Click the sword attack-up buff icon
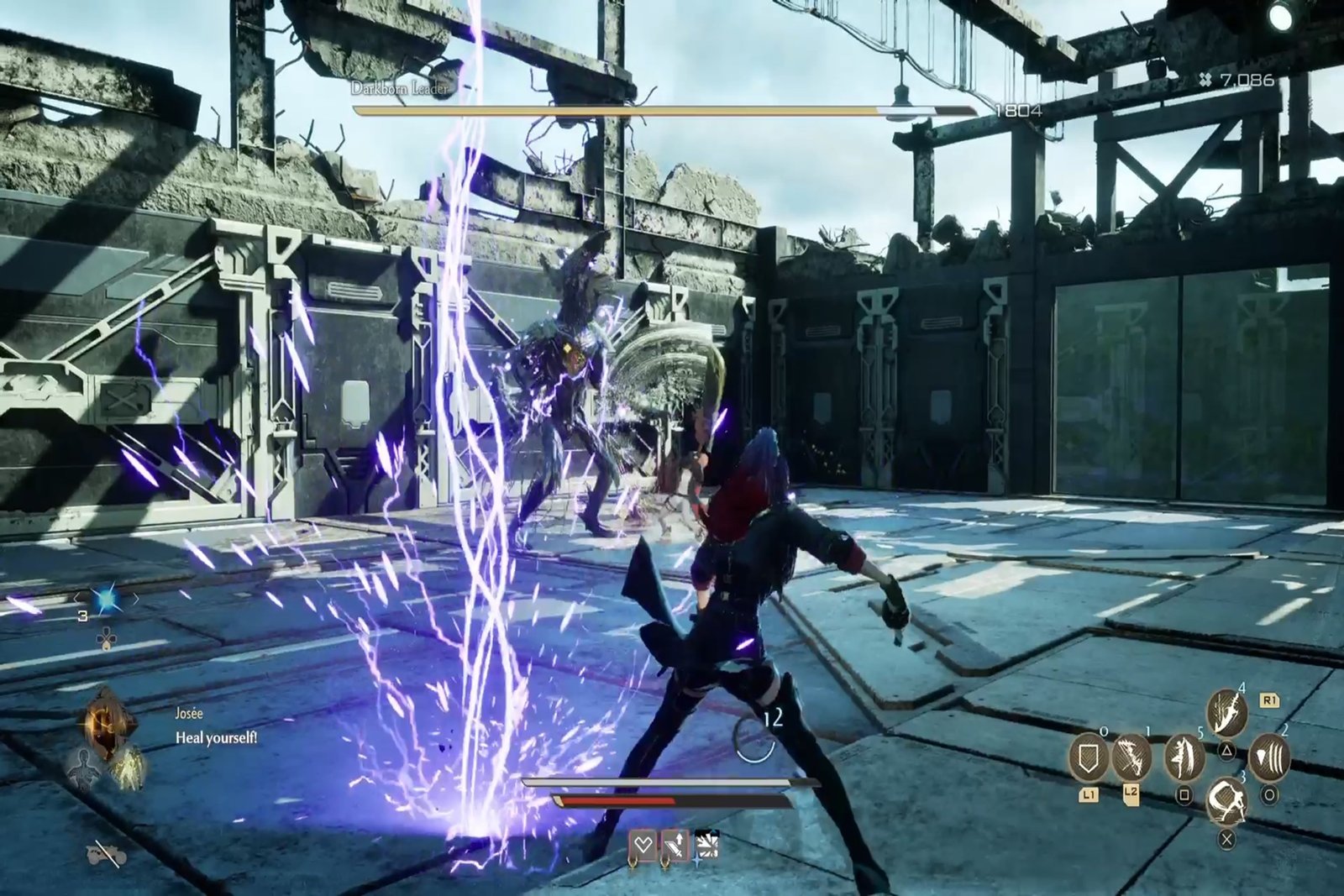Image resolution: width=1344 pixels, height=896 pixels. point(675,846)
